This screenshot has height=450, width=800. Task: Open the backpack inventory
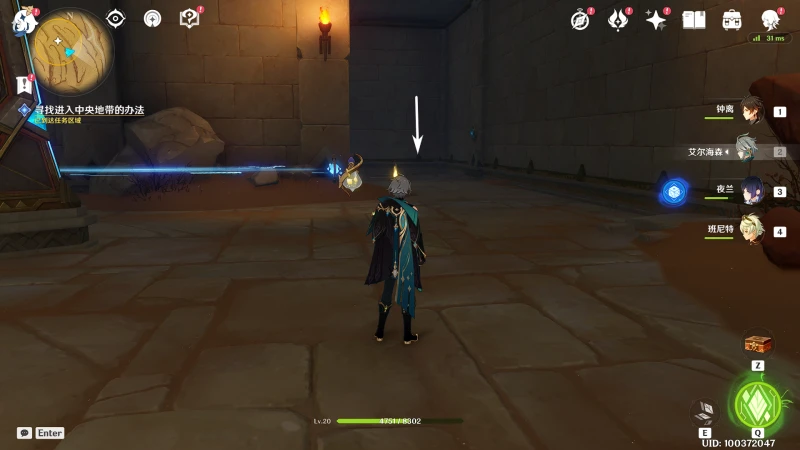731,19
